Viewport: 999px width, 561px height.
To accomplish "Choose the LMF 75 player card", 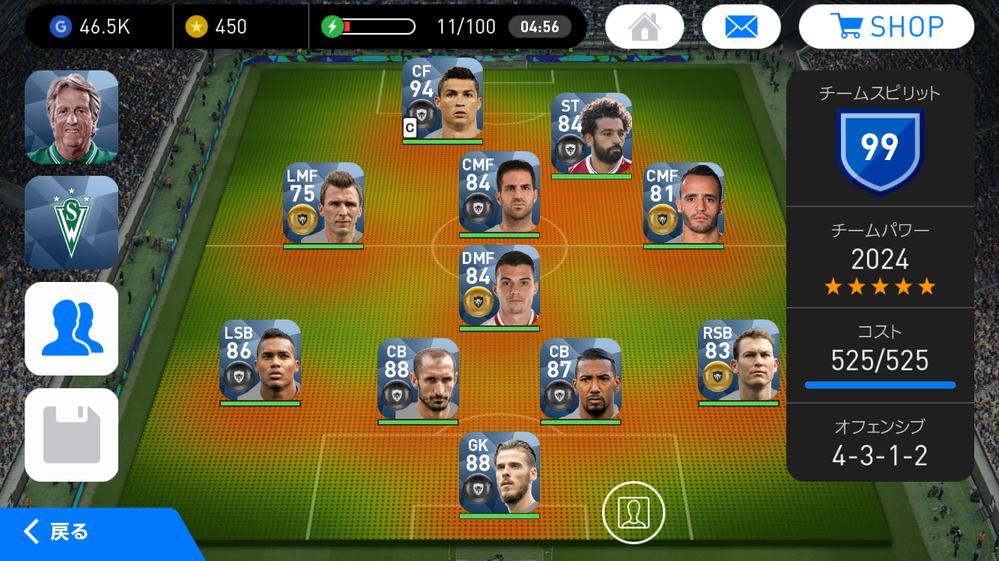I will pyautogui.click(x=323, y=203).
